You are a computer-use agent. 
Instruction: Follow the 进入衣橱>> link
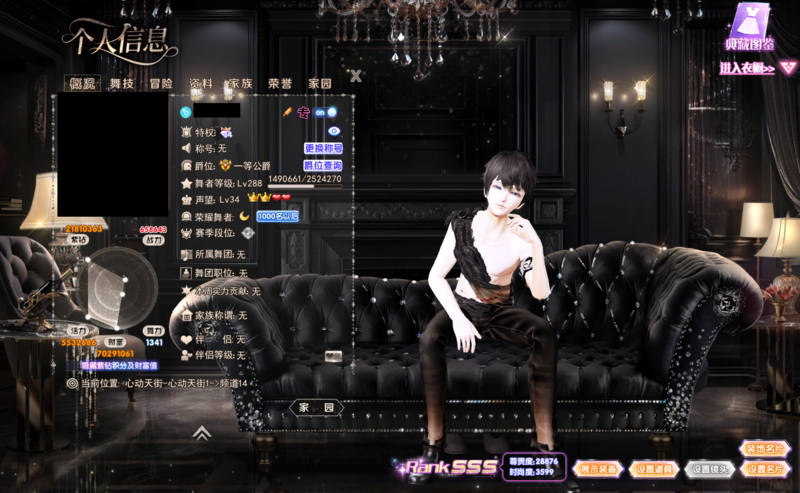point(747,68)
